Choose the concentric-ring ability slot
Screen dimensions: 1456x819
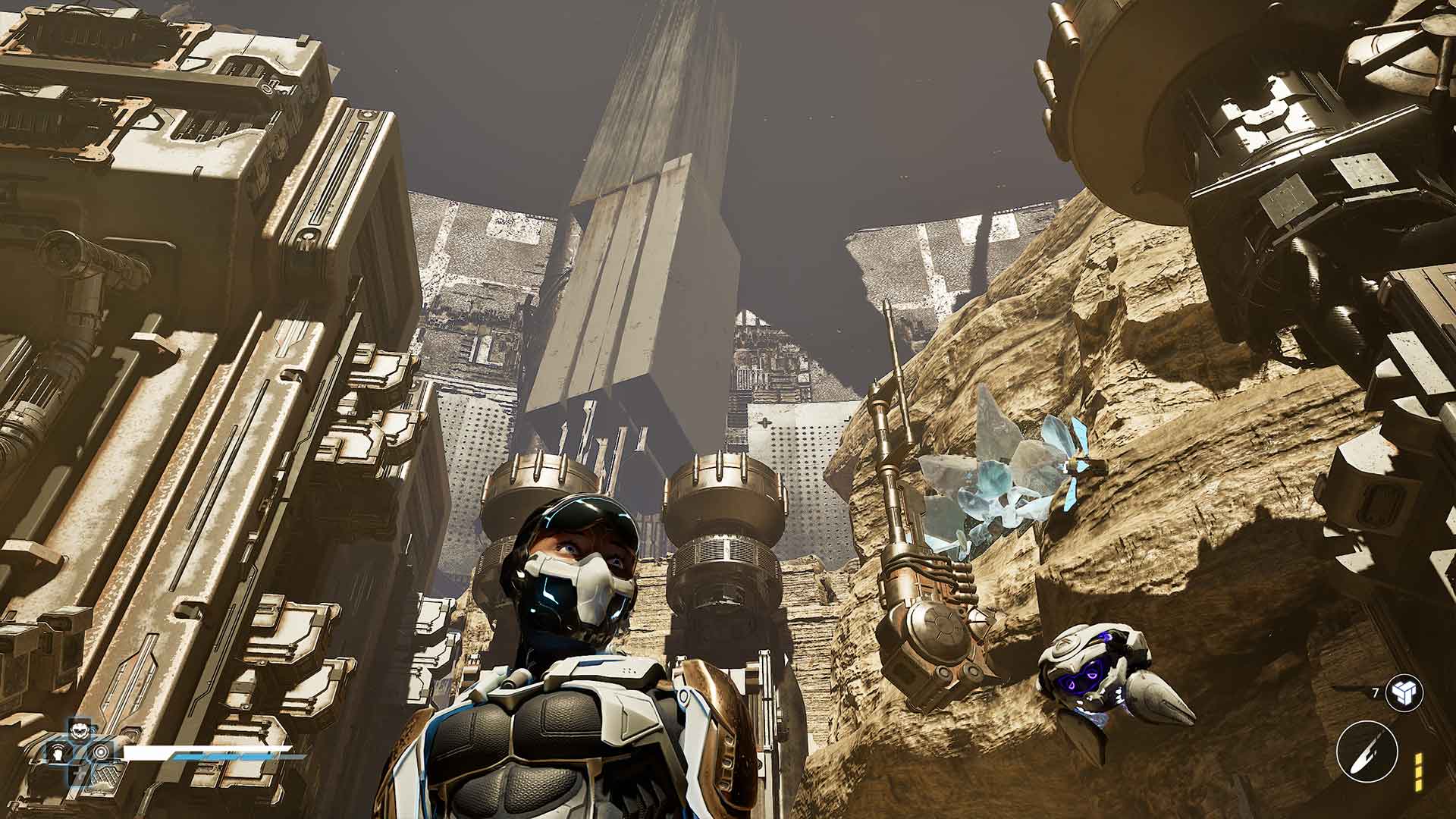(x=99, y=753)
